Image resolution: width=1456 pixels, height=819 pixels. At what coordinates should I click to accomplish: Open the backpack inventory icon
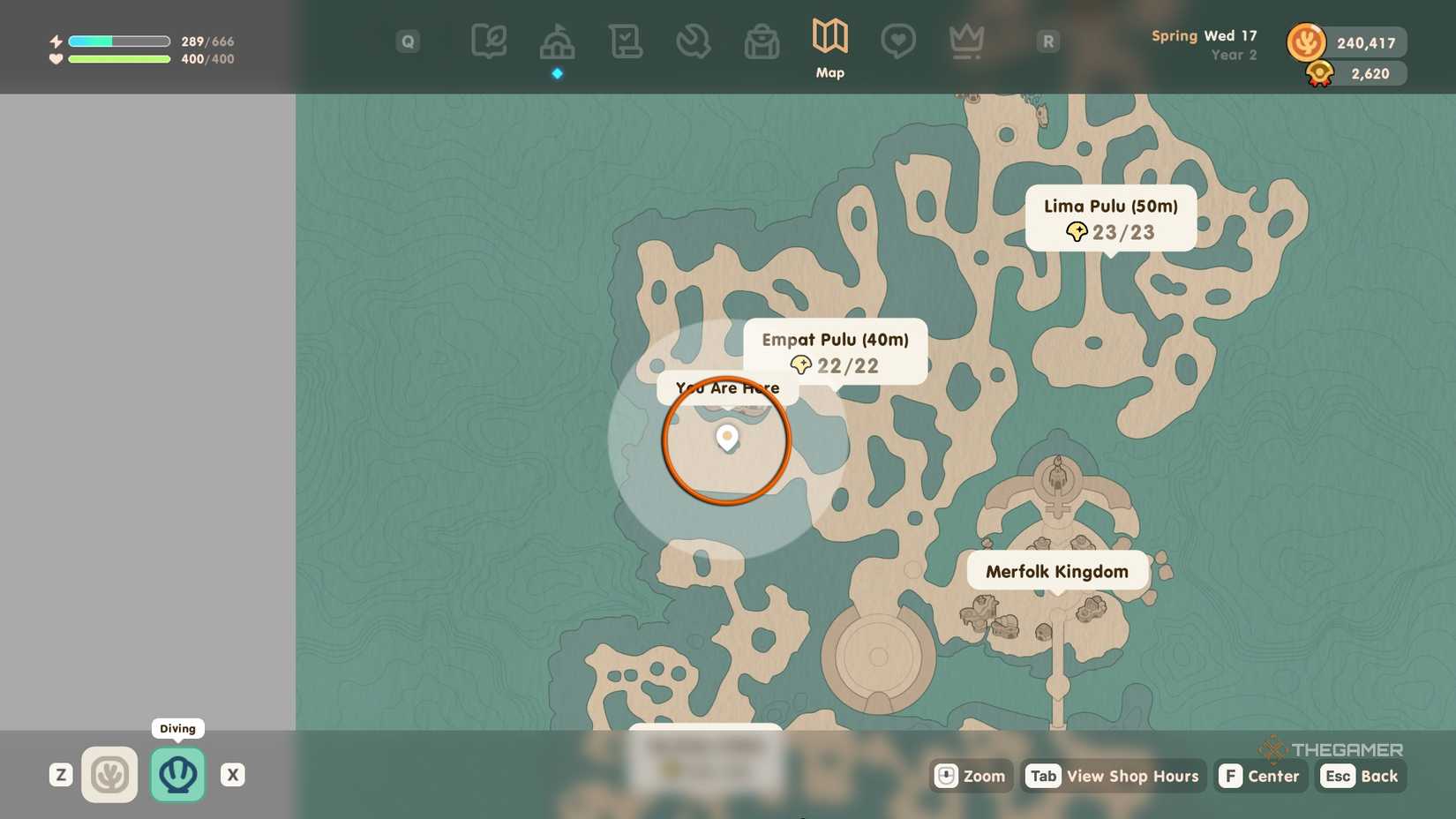coord(762,40)
